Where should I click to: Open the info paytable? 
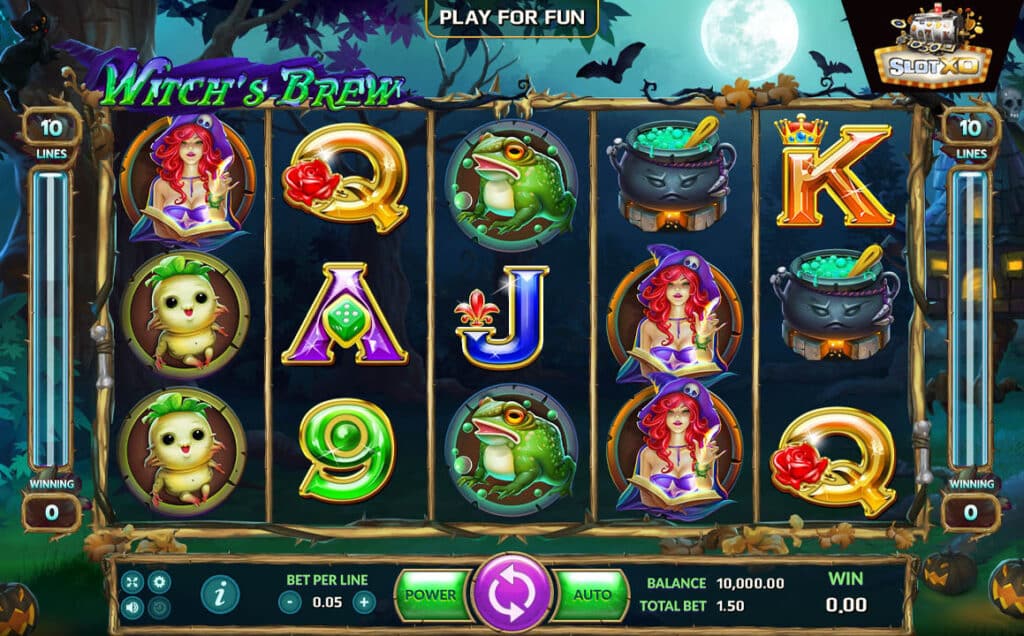(x=220, y=594)
